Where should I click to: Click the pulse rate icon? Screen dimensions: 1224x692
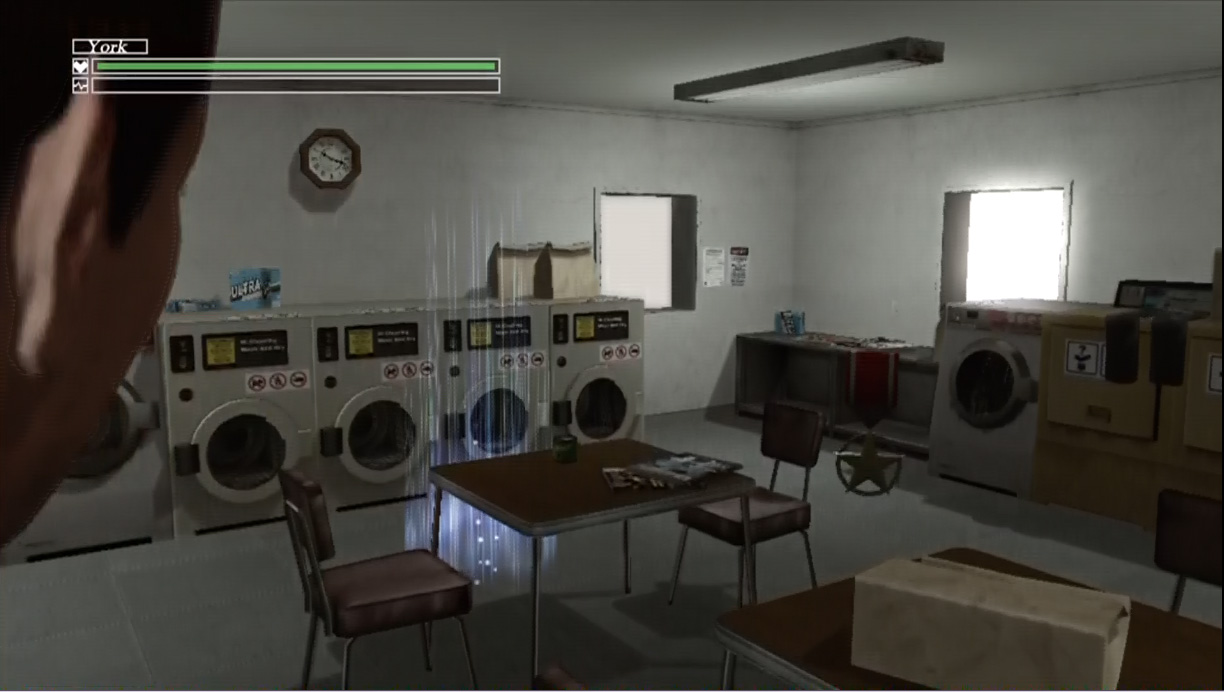81,85
